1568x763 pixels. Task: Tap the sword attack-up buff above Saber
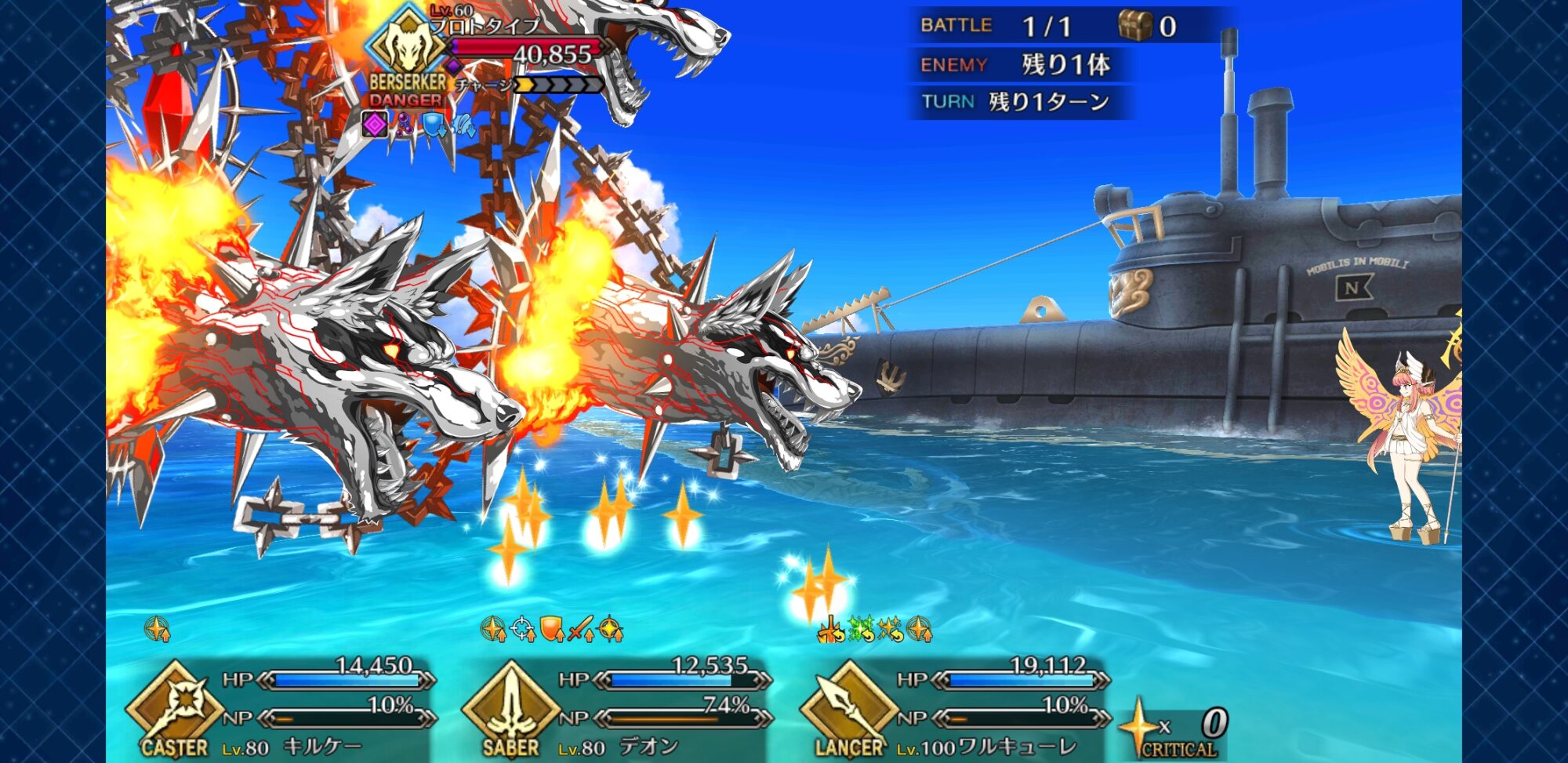(581, 629)
